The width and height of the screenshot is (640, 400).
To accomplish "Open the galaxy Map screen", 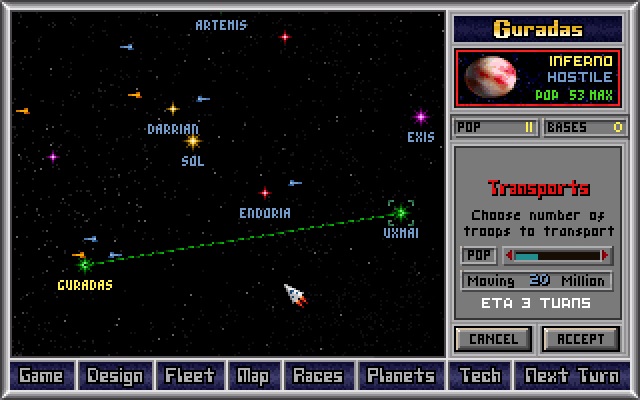I will (x=252, y=376).
